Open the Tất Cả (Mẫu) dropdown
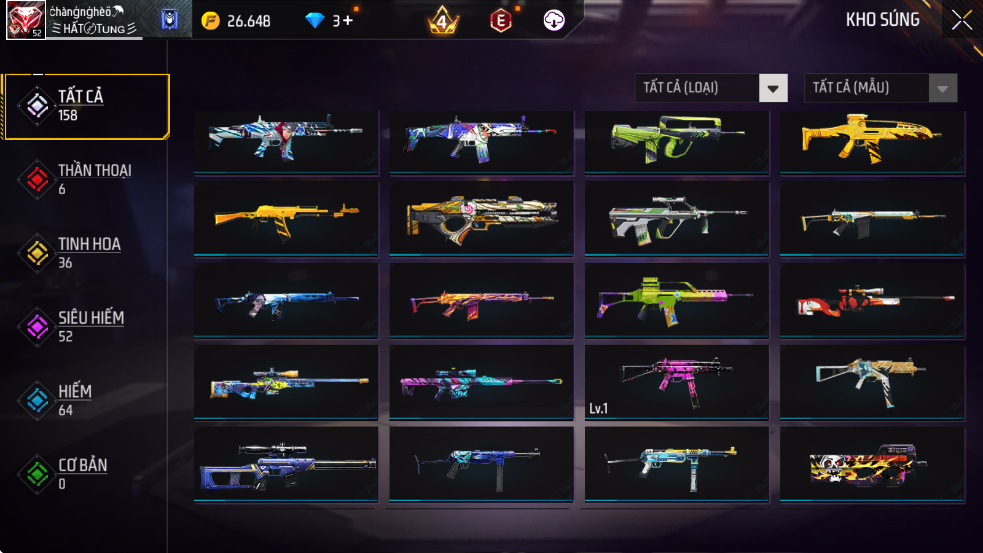Screen dimensions: 983x553 click(880, 88)
